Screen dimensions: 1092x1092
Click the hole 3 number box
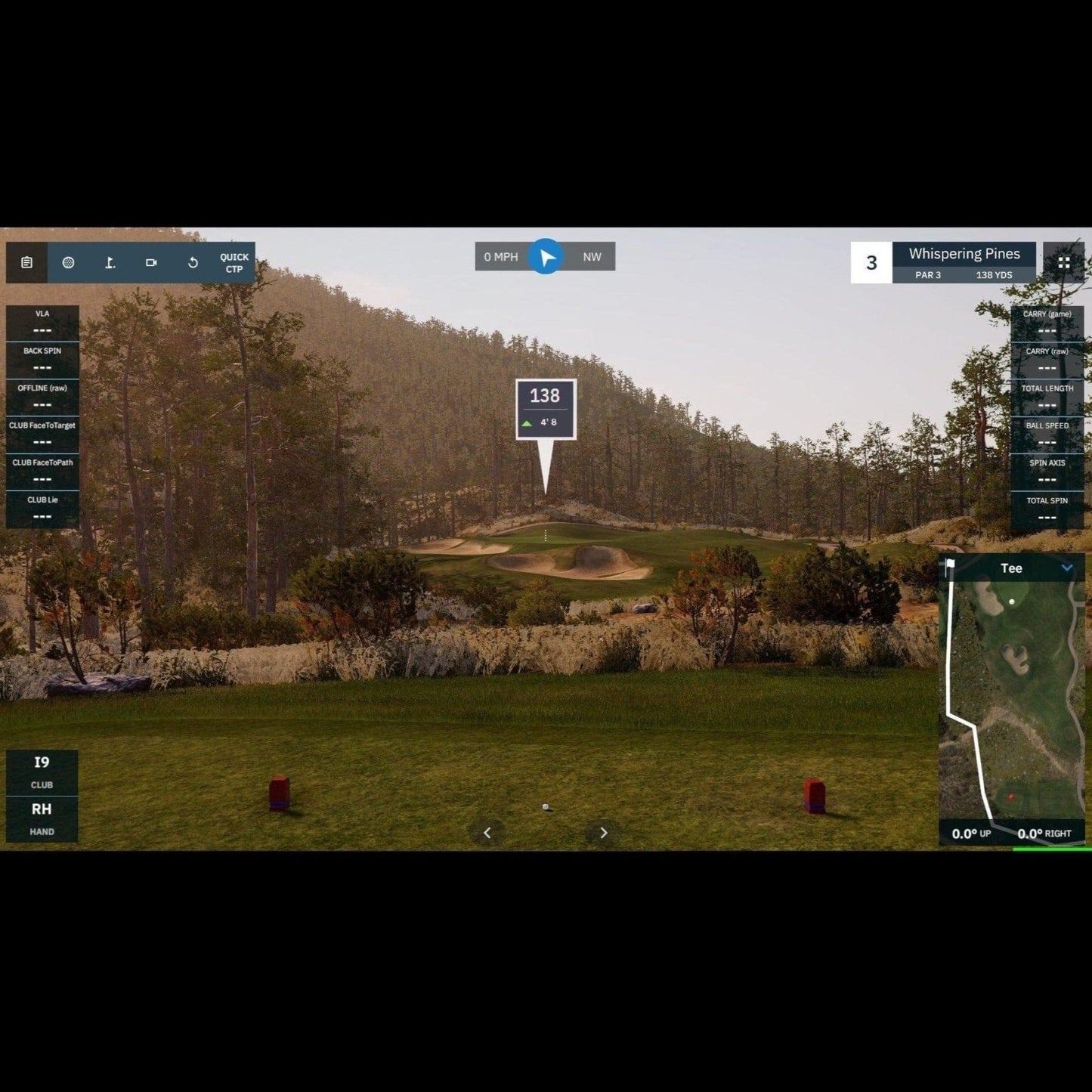pos(871,262)
